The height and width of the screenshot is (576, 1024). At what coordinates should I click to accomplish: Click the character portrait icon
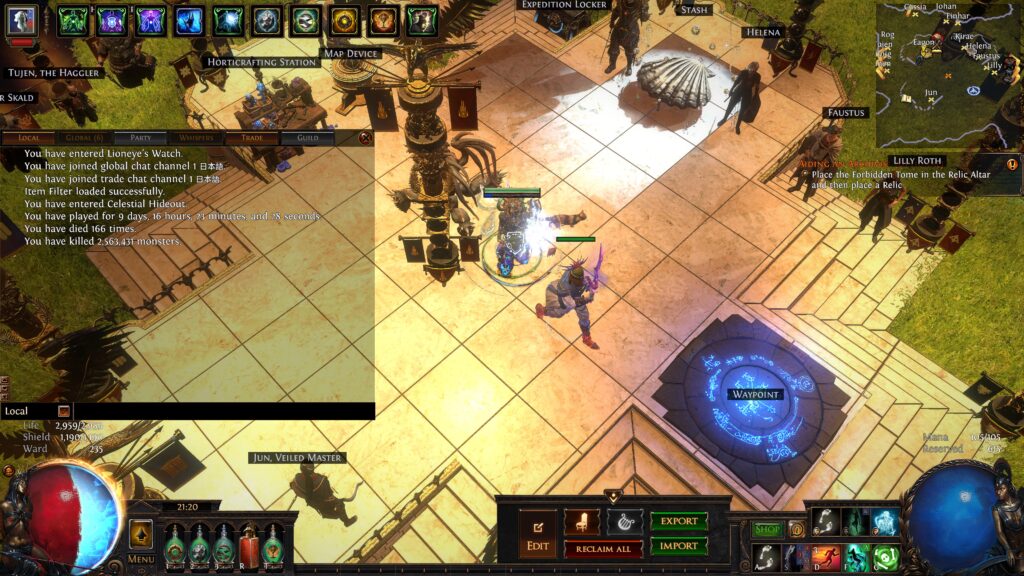(x=22, y=19)
